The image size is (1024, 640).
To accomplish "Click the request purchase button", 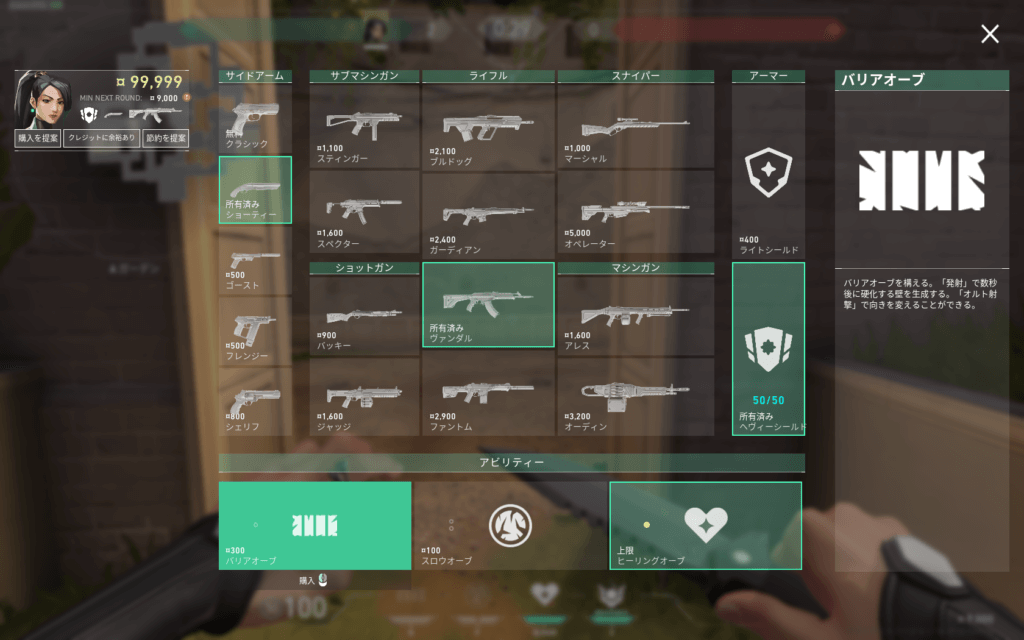I will (38, 139).
